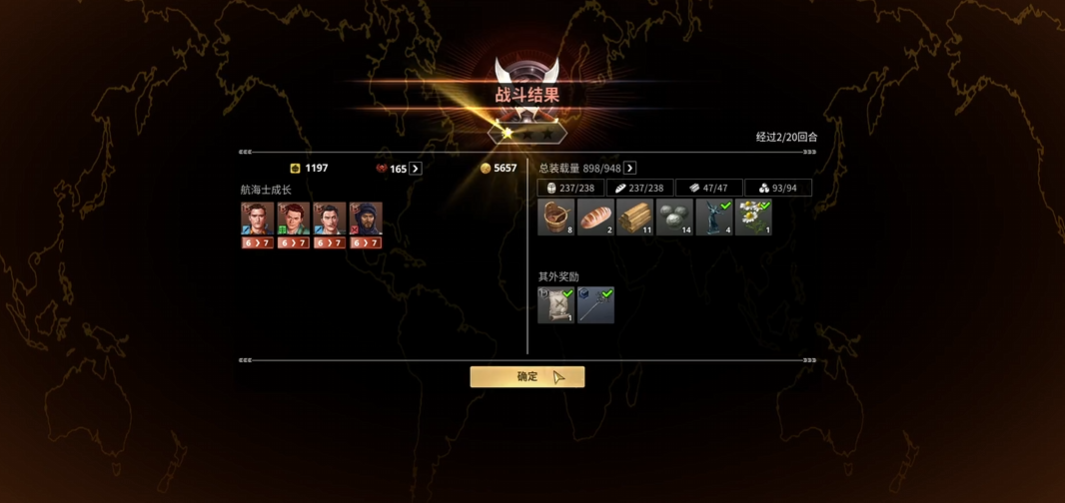The width and height of the screenshot is (1065, 503).
Task: Pick the dark statue reward item
Action: (714, 217)
